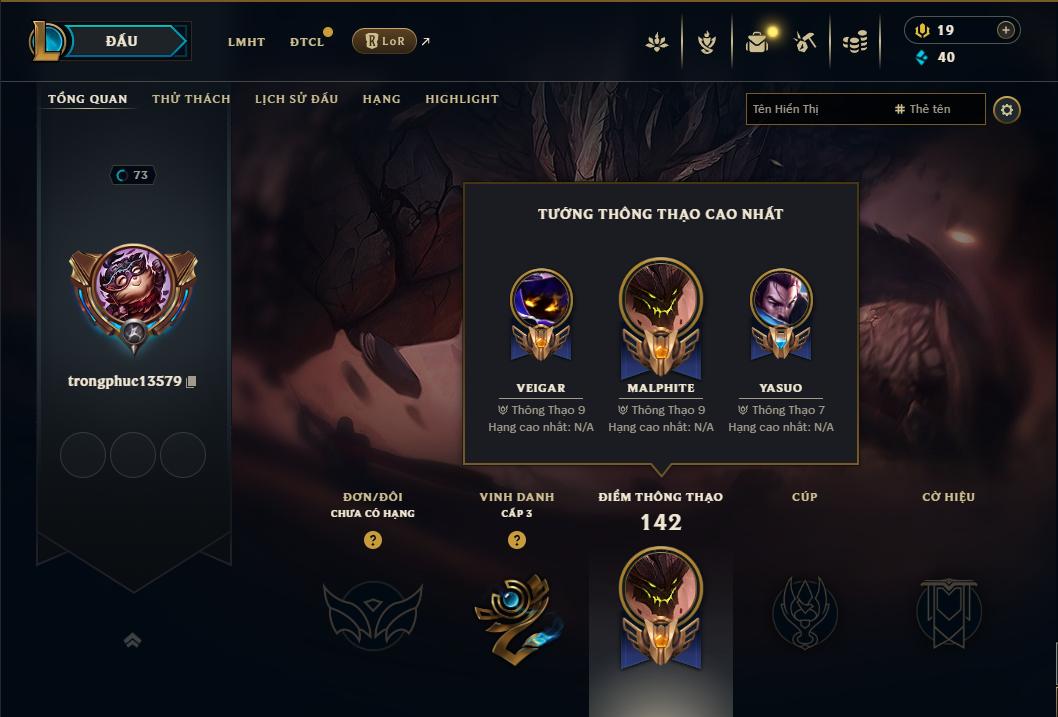Image resolution: width=1058 pixels, height=717 pixels.
Task: Open the coin stack store icon
Action: click(x=854, y=42)
